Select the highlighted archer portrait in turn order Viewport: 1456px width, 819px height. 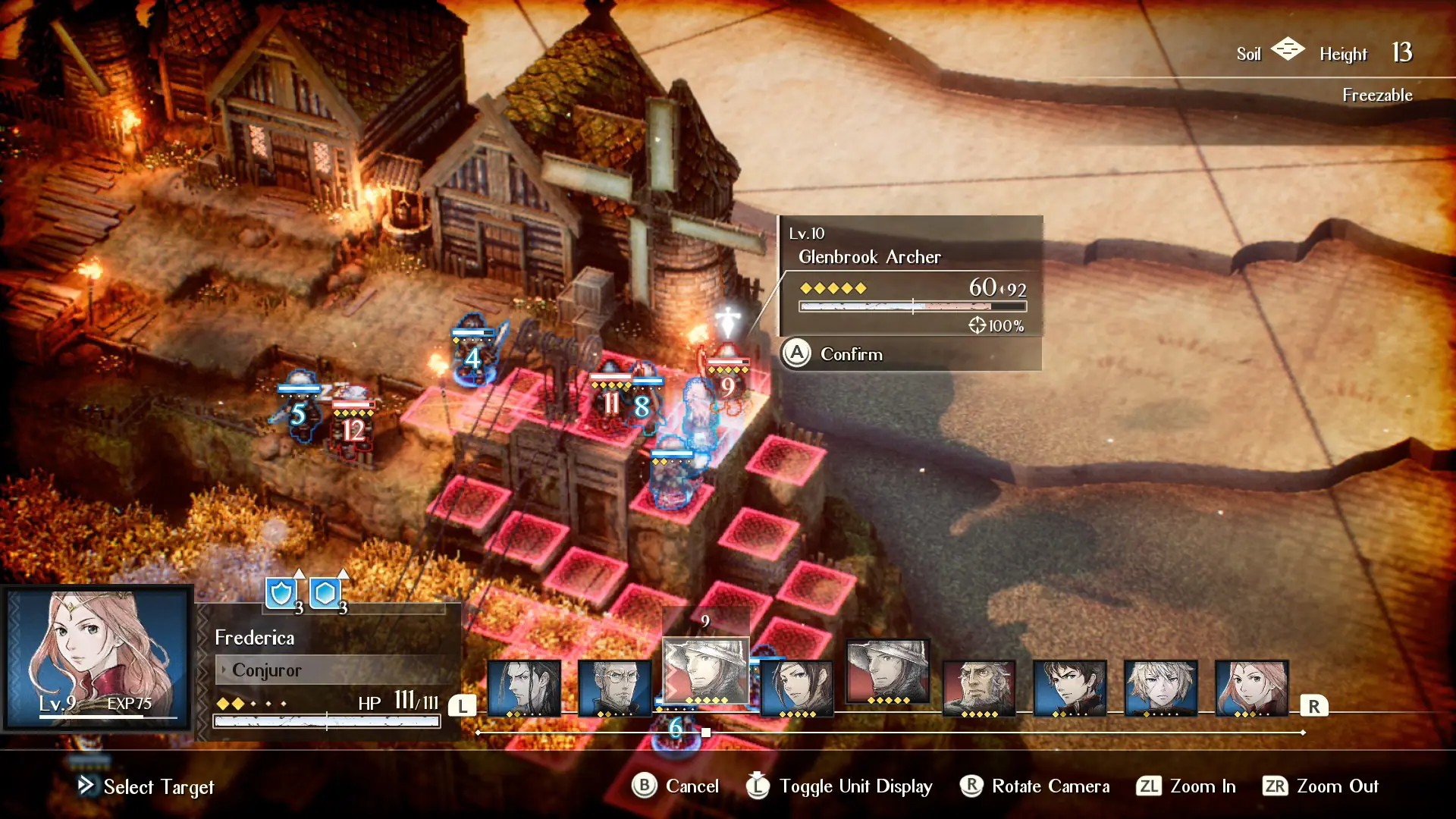(706, 671)
